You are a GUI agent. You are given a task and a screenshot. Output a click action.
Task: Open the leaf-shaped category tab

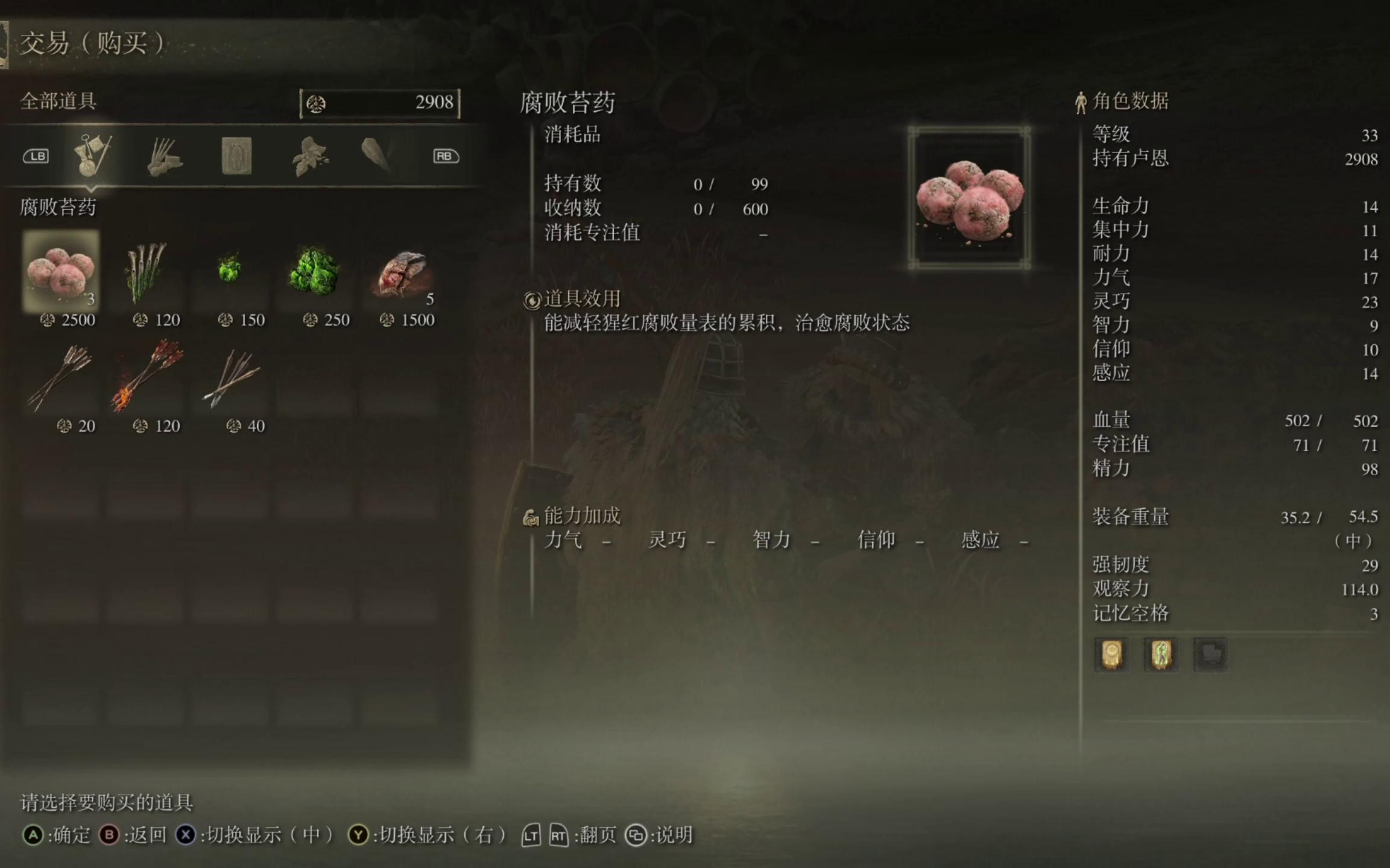(x=310, y=157)
